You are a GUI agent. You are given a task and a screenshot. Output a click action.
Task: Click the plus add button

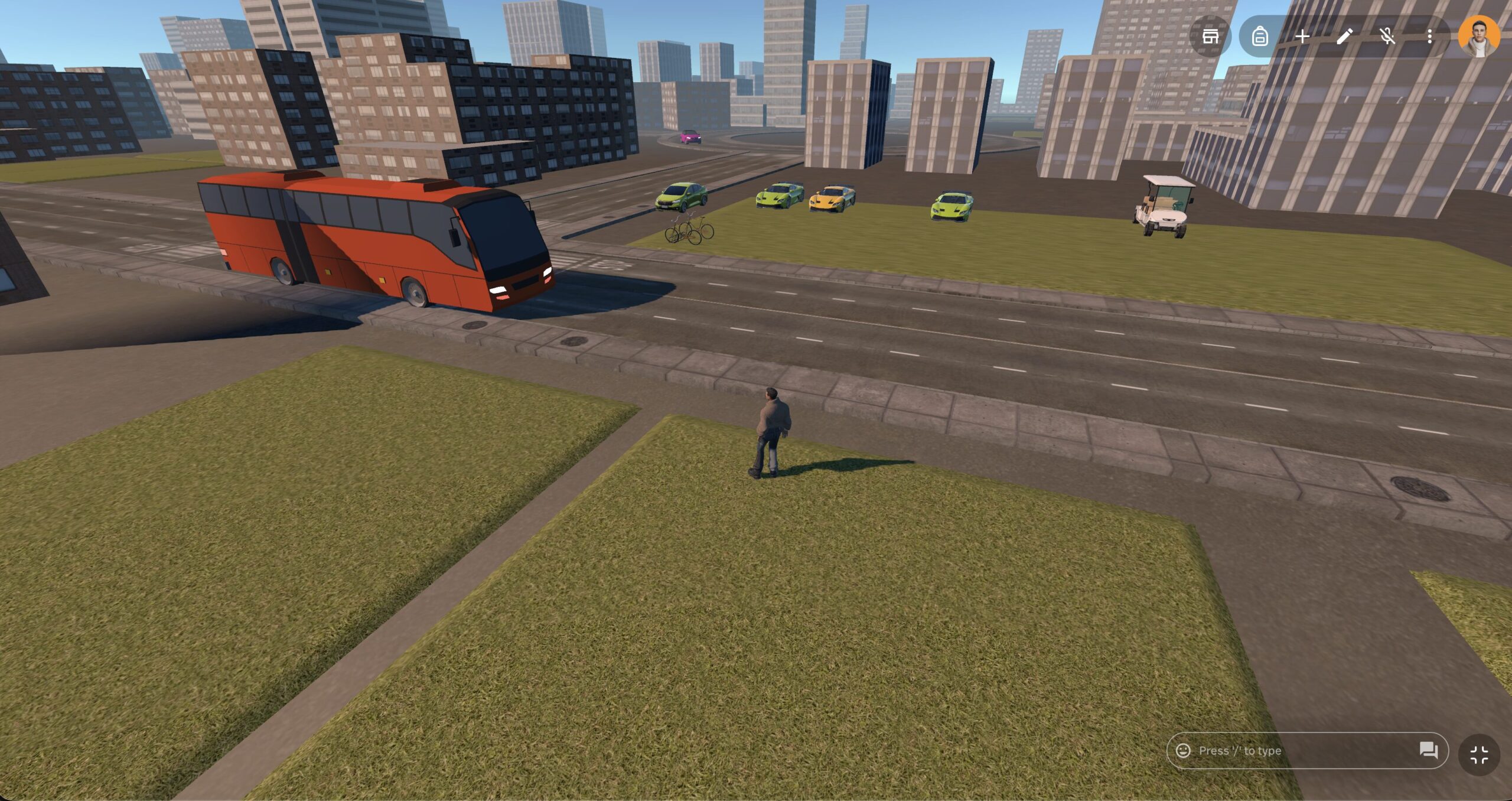click(x=1302, y=37)
